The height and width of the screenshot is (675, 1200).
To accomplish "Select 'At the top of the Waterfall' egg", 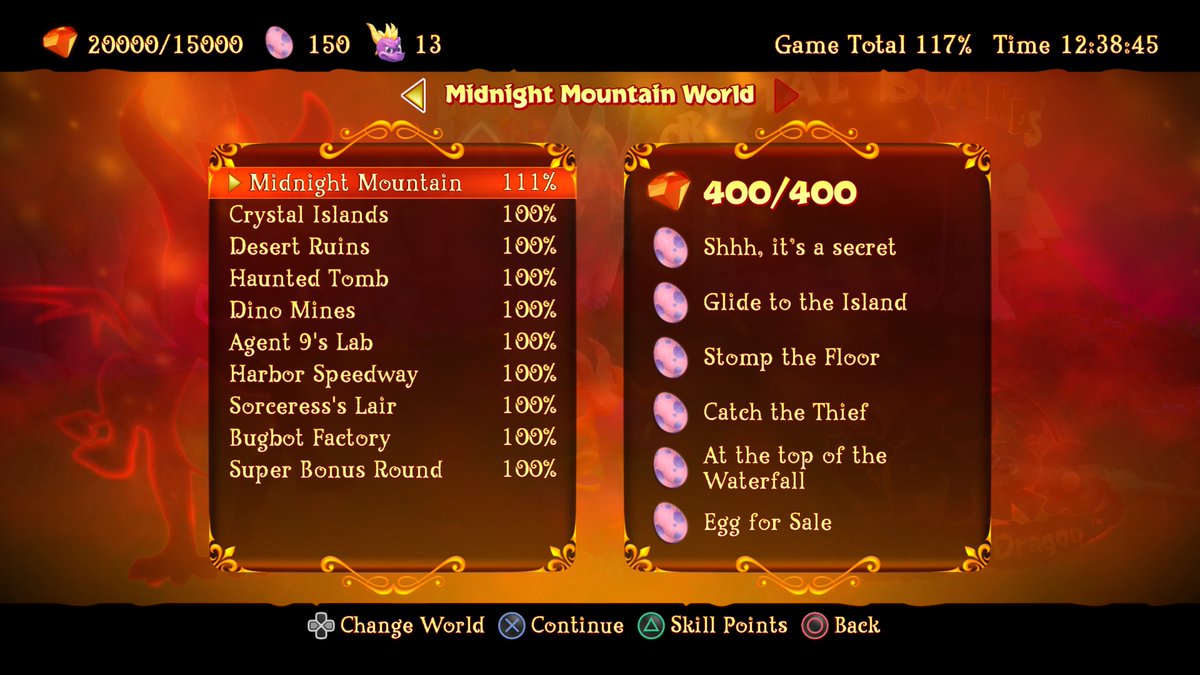I will click(x=794, y=468).
